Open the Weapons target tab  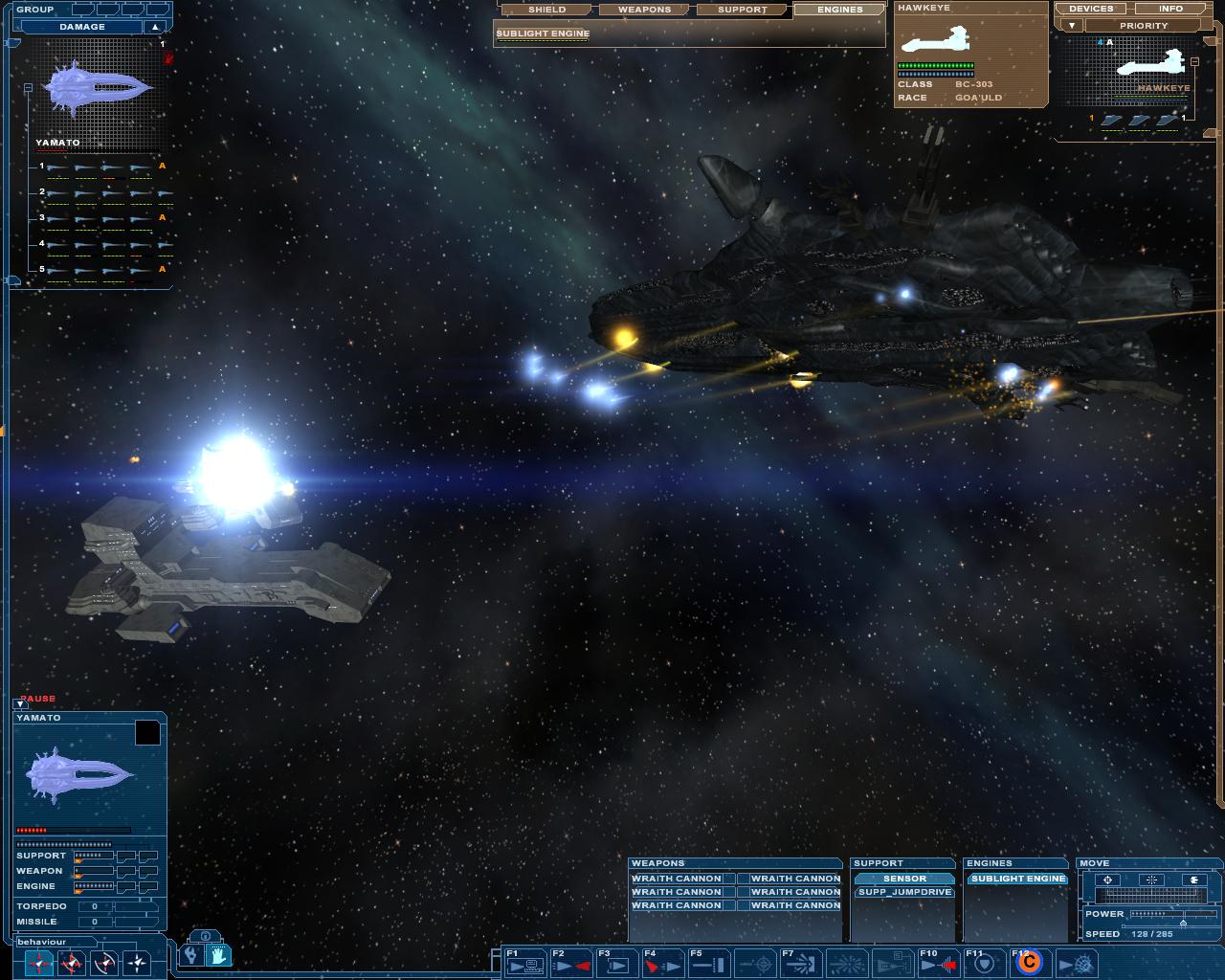coord(645,10)
